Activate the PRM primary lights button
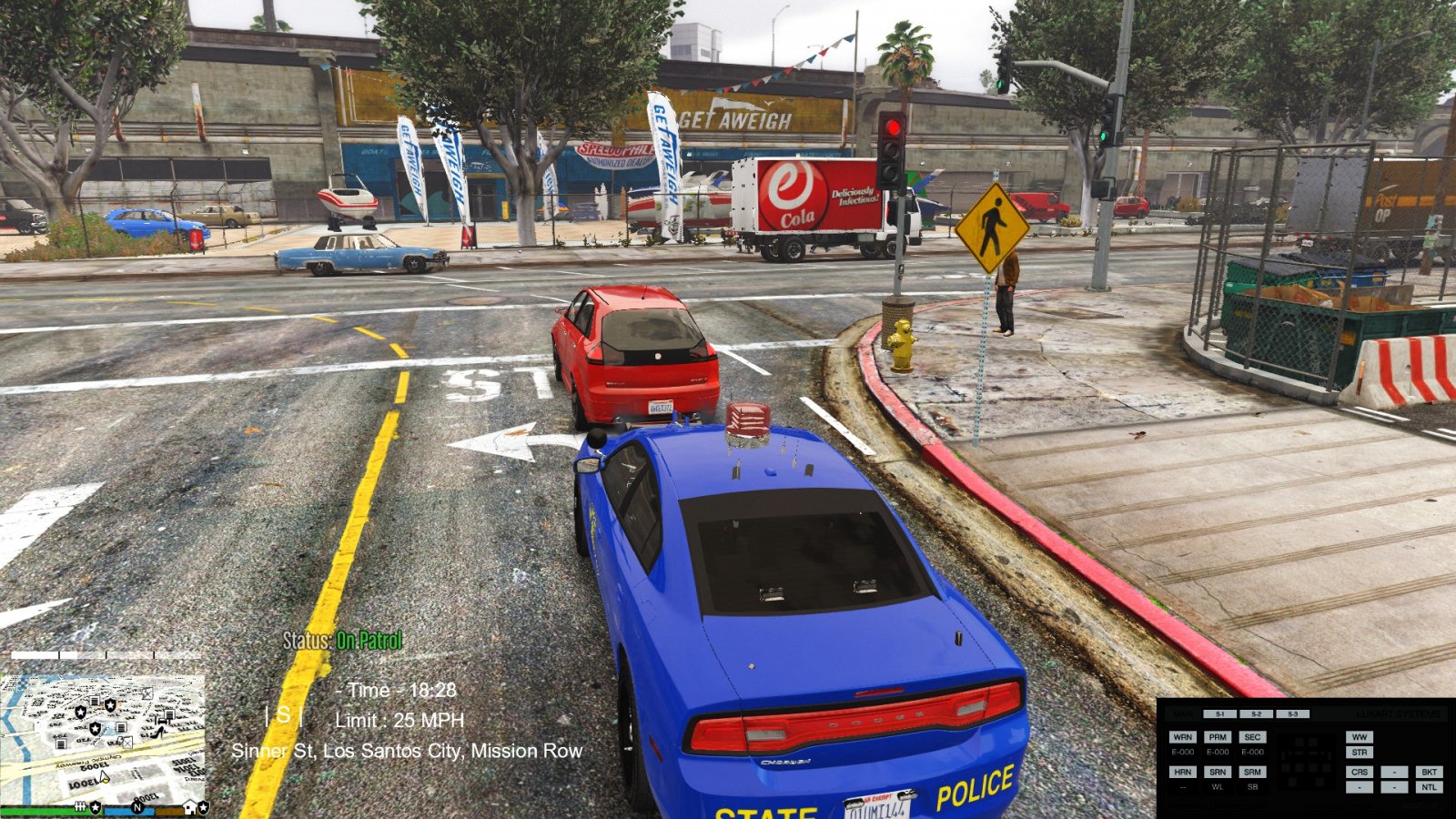This screenshot has width=1456, height=819. point(1218,737)
